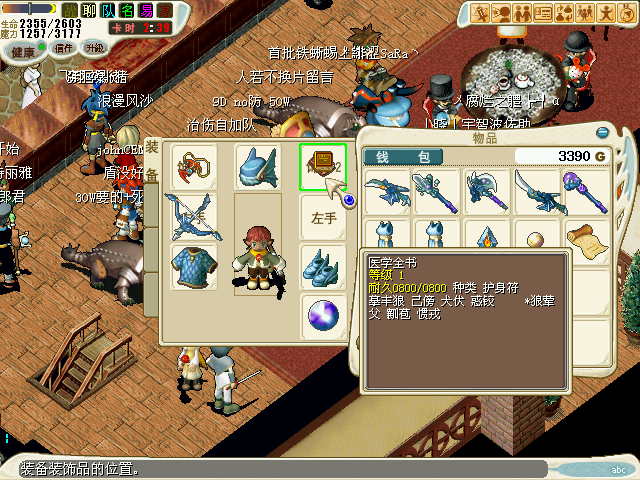Click the red amulet accessory slot
Viewport: 640px width, 480px height.
[x=193, y=166]
